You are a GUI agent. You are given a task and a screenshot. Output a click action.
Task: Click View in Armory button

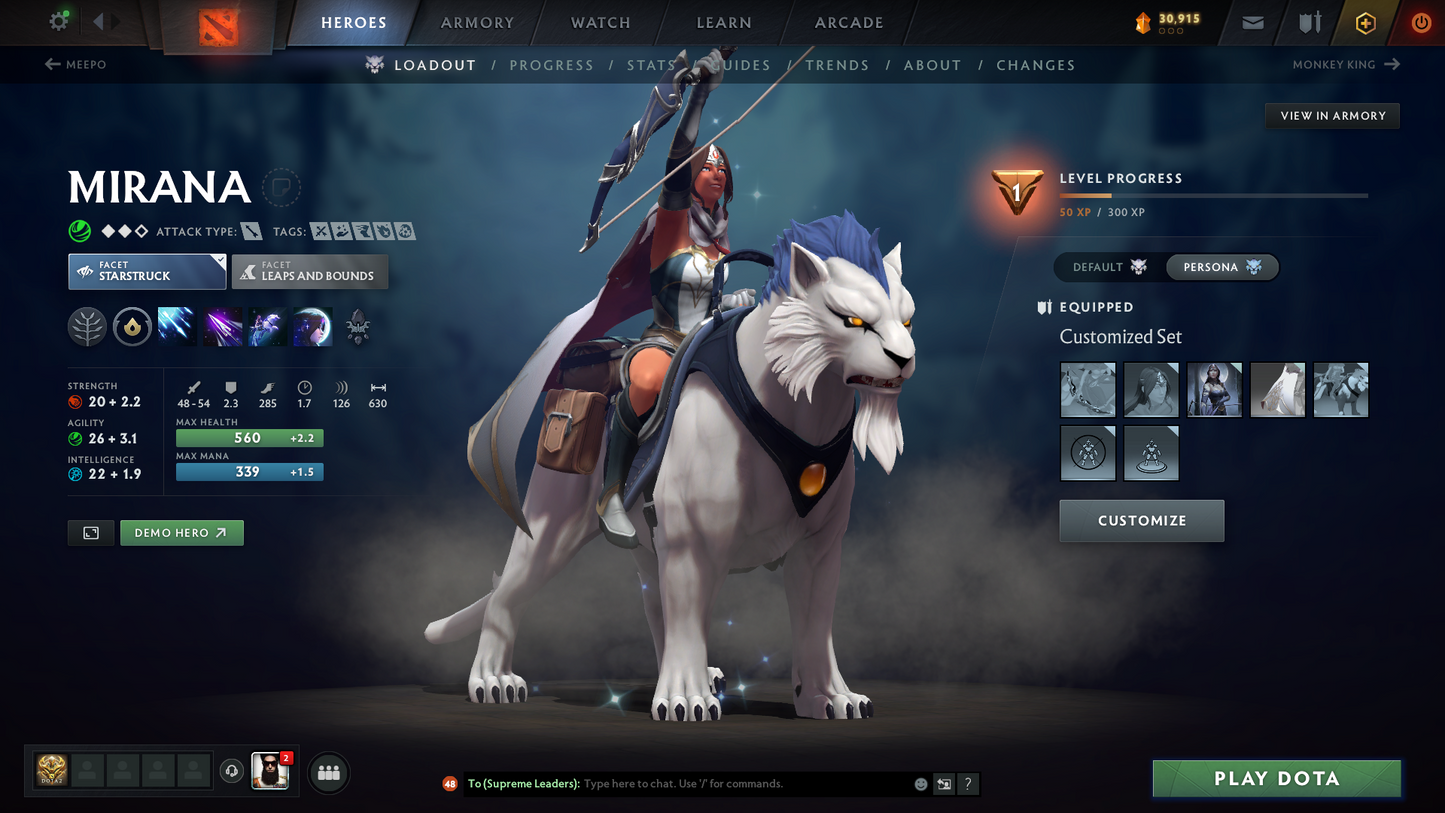[1332, 116]
